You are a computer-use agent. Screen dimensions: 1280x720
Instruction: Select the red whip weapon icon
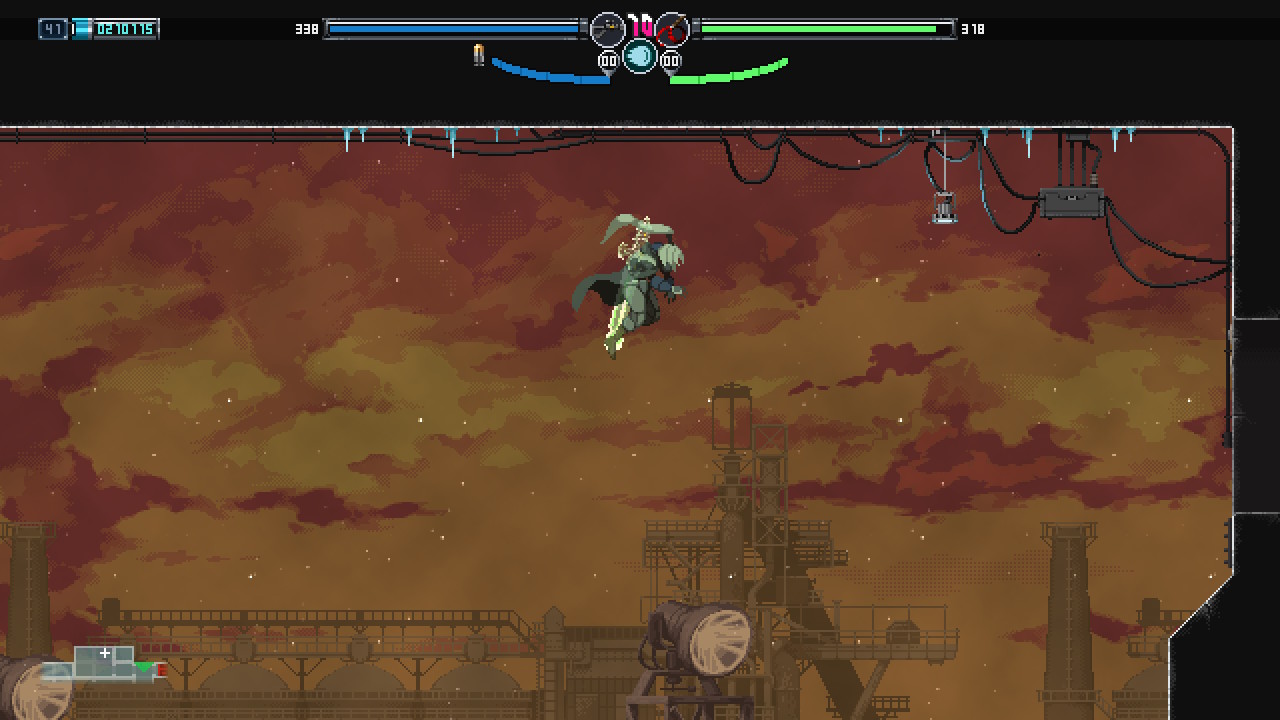click(x=672, y=30)
